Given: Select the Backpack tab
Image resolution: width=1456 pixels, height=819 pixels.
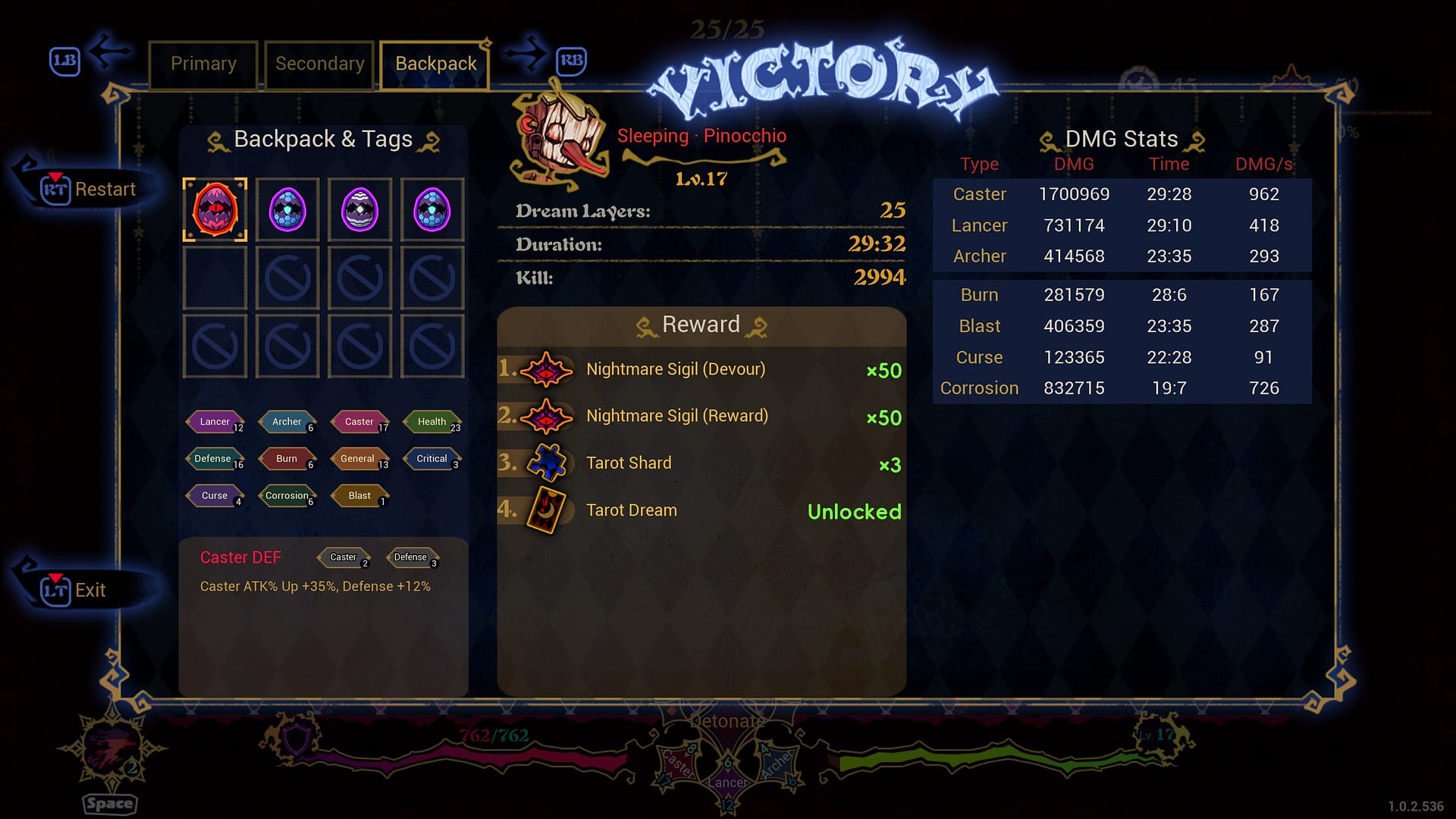Looking at the screenshot, I should coord(435,64).
